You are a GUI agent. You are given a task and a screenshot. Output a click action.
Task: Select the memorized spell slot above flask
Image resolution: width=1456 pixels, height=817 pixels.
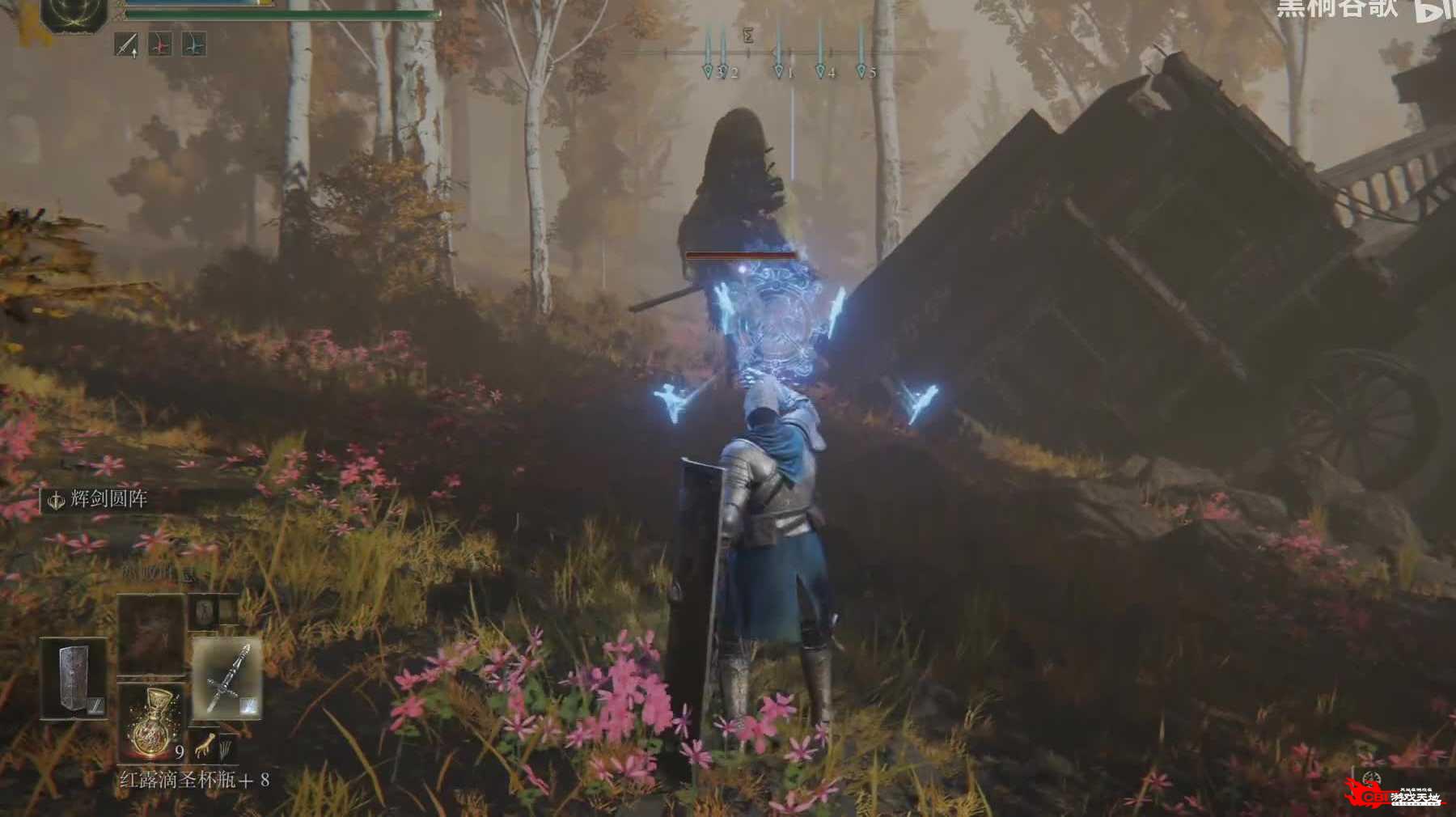point(150,633)
